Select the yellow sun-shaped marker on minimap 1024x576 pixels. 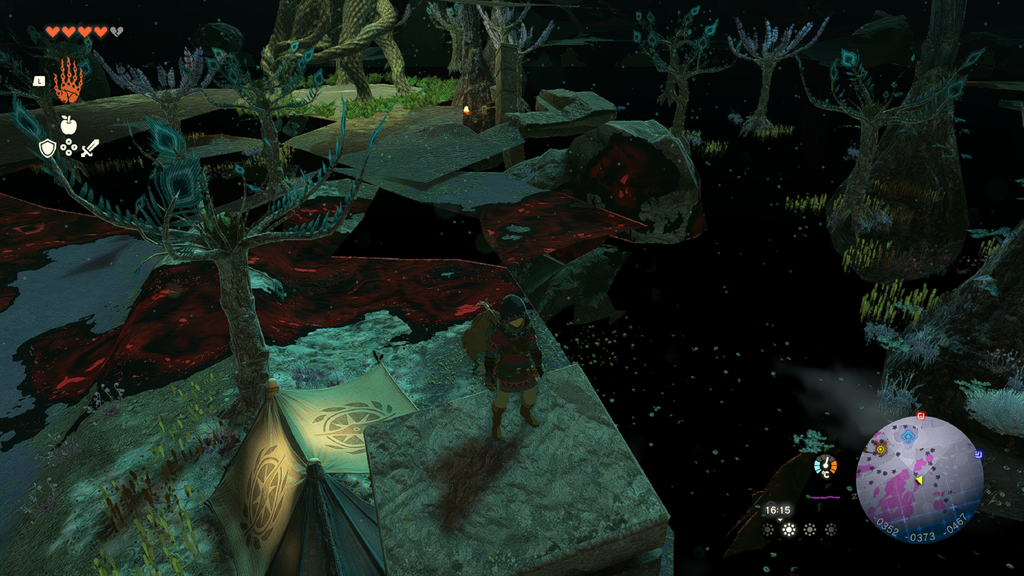click(x=881, y=449)
